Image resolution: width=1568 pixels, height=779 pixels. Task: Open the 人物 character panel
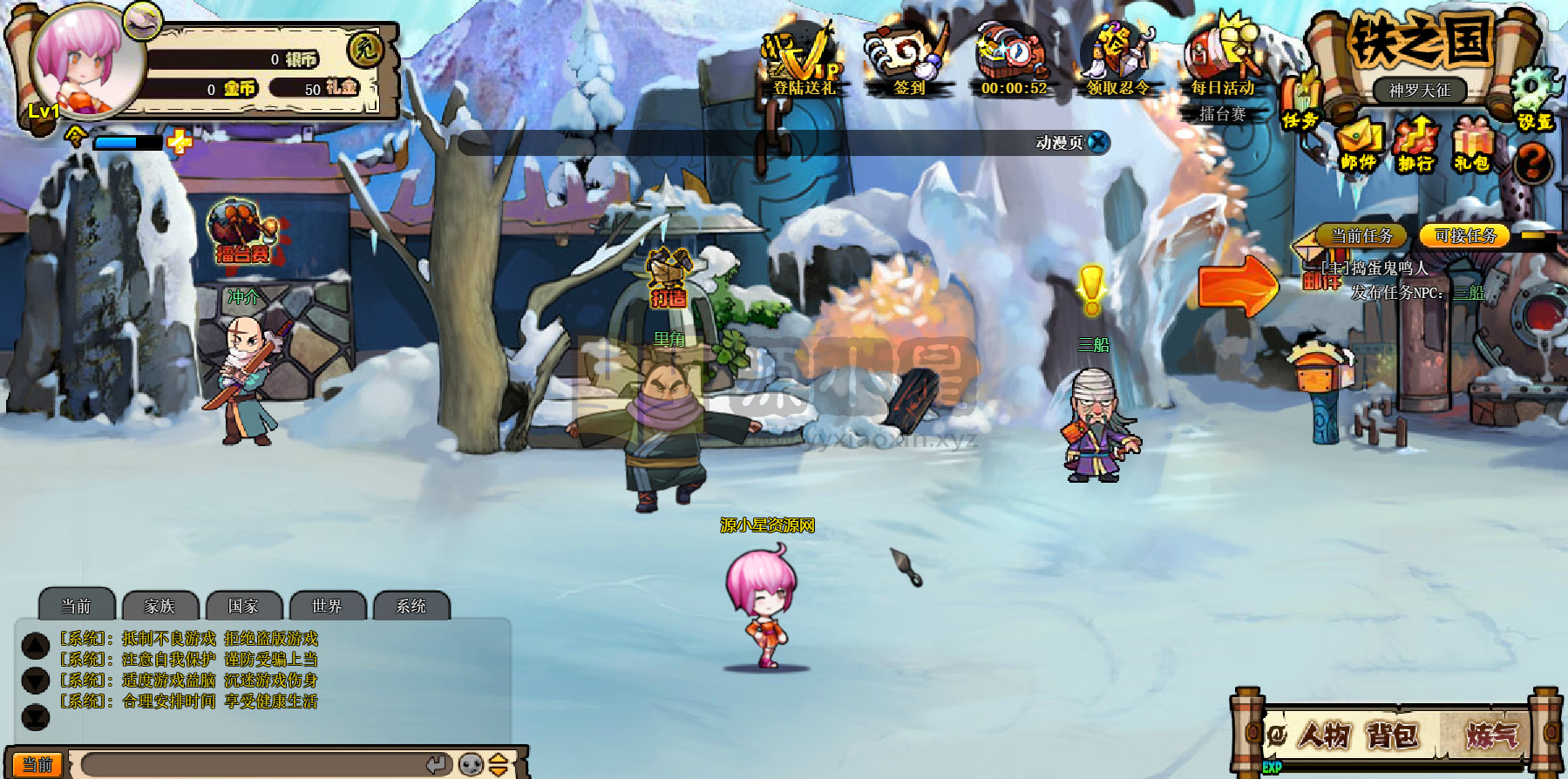click(1324, 736)
